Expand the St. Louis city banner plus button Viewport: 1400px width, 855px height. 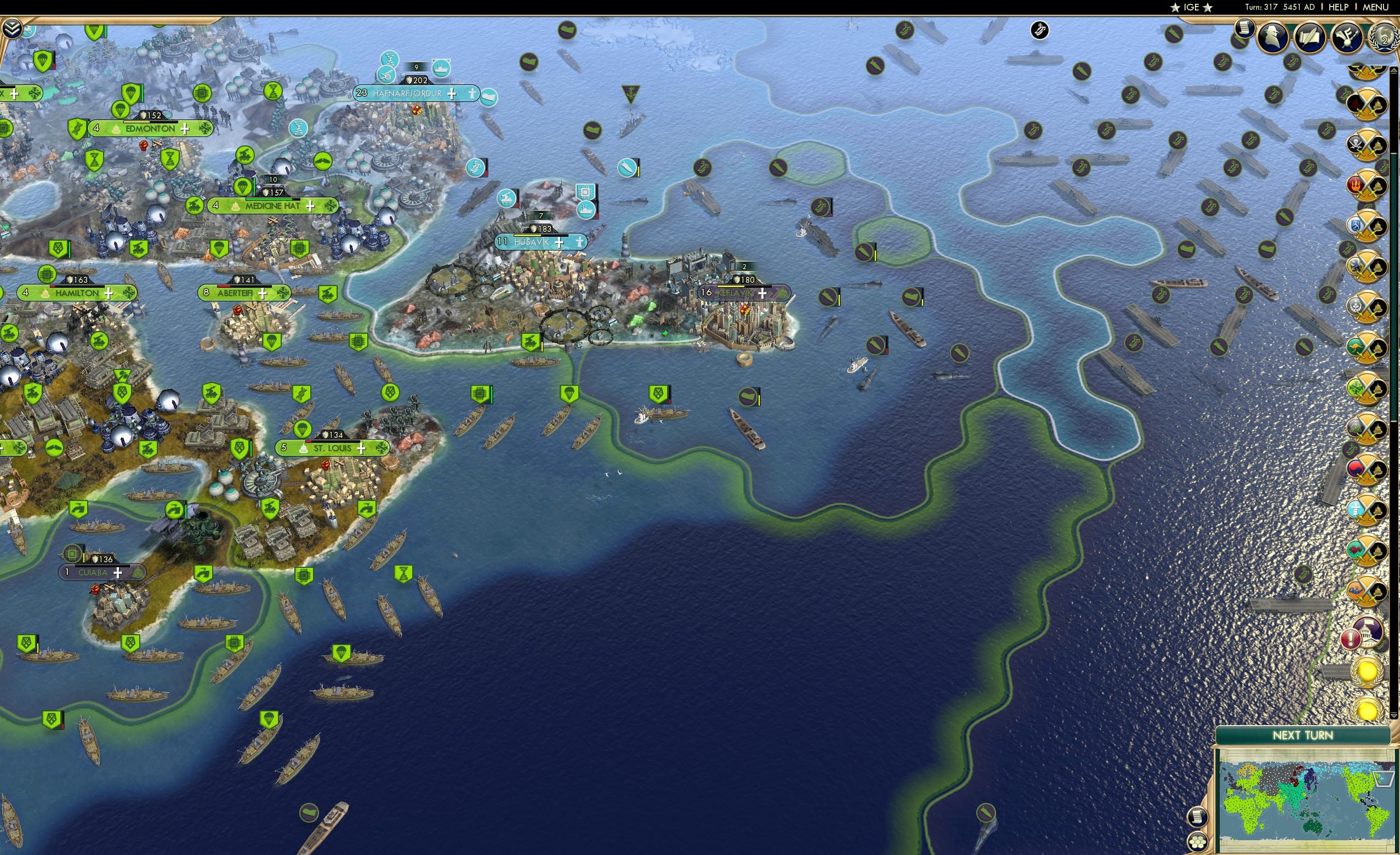tap(360, 448)
